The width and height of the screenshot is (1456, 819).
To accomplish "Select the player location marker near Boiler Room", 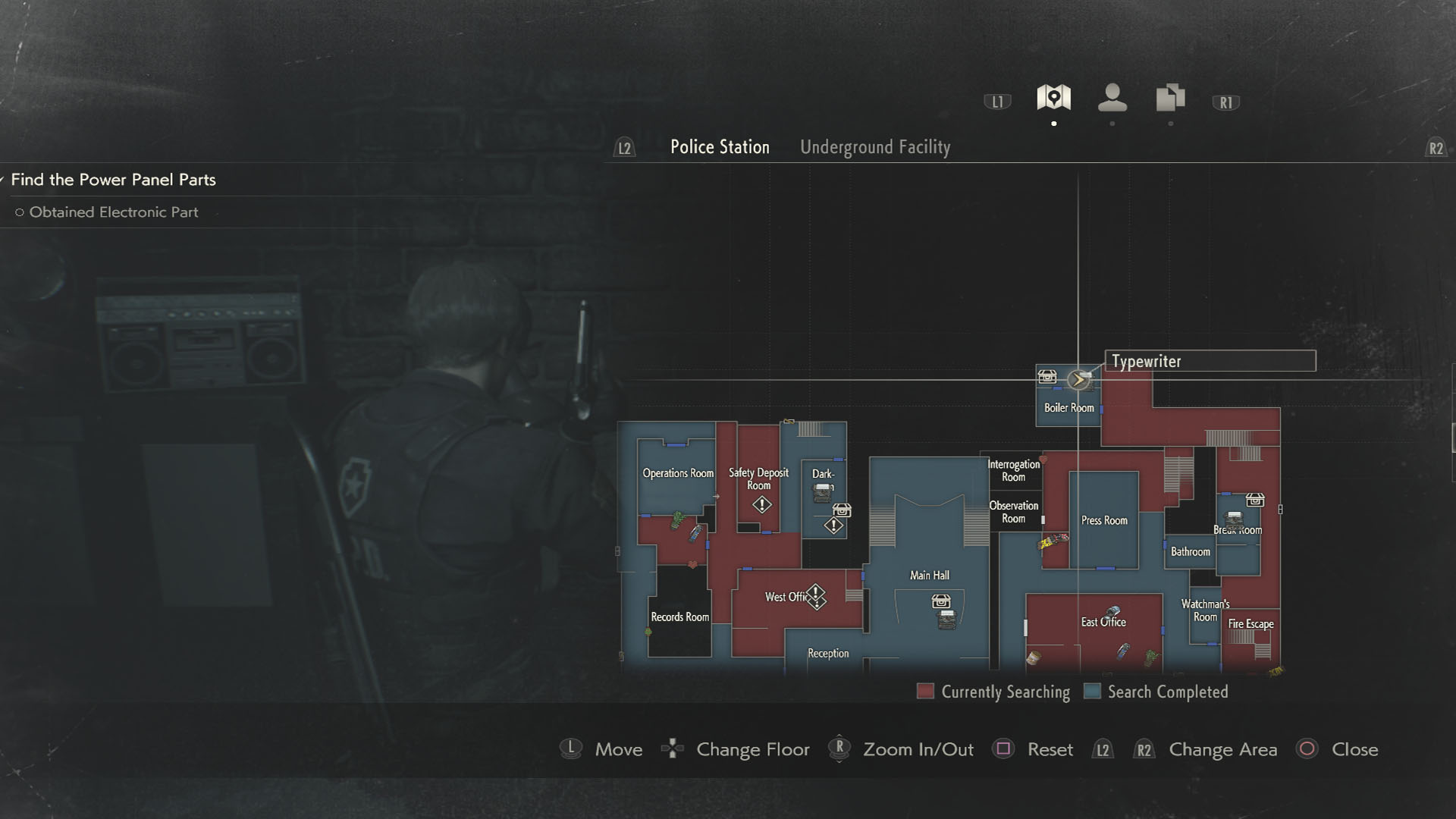I will click(x=1078, y=381).
